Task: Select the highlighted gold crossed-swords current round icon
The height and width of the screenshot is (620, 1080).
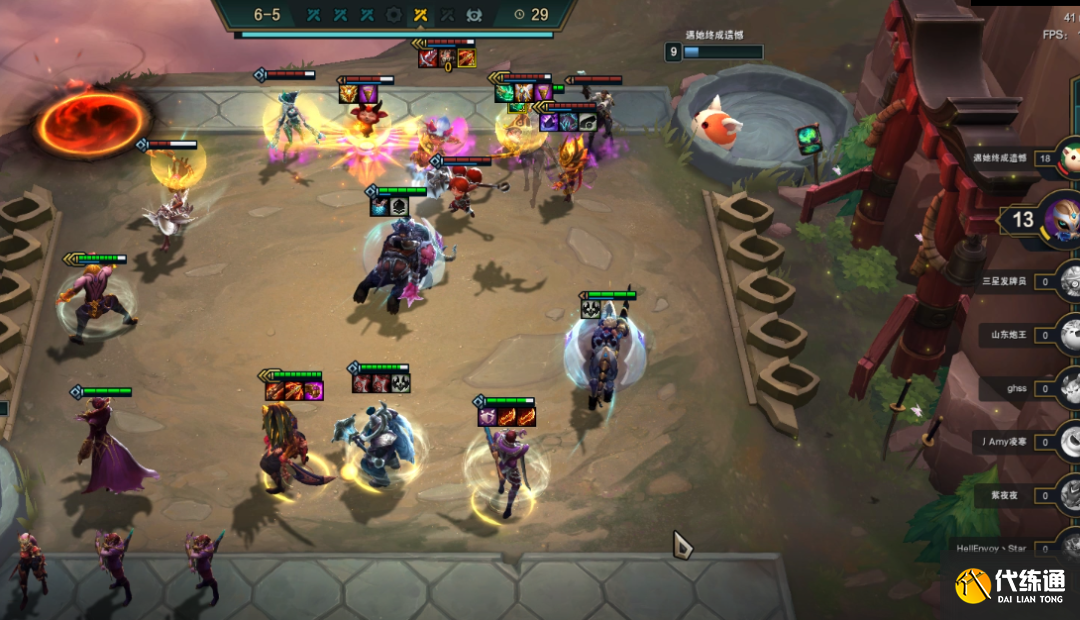Action: click(x=420, y=15)
